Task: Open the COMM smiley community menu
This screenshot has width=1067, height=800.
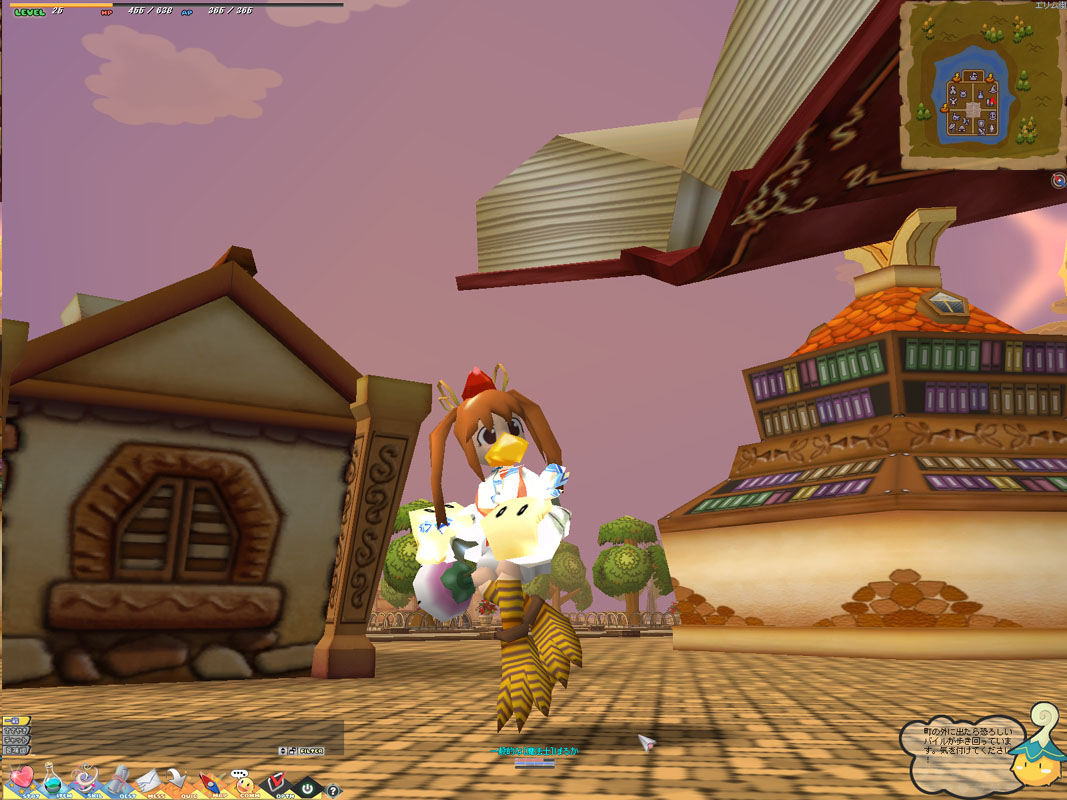Action: [243, 782]
